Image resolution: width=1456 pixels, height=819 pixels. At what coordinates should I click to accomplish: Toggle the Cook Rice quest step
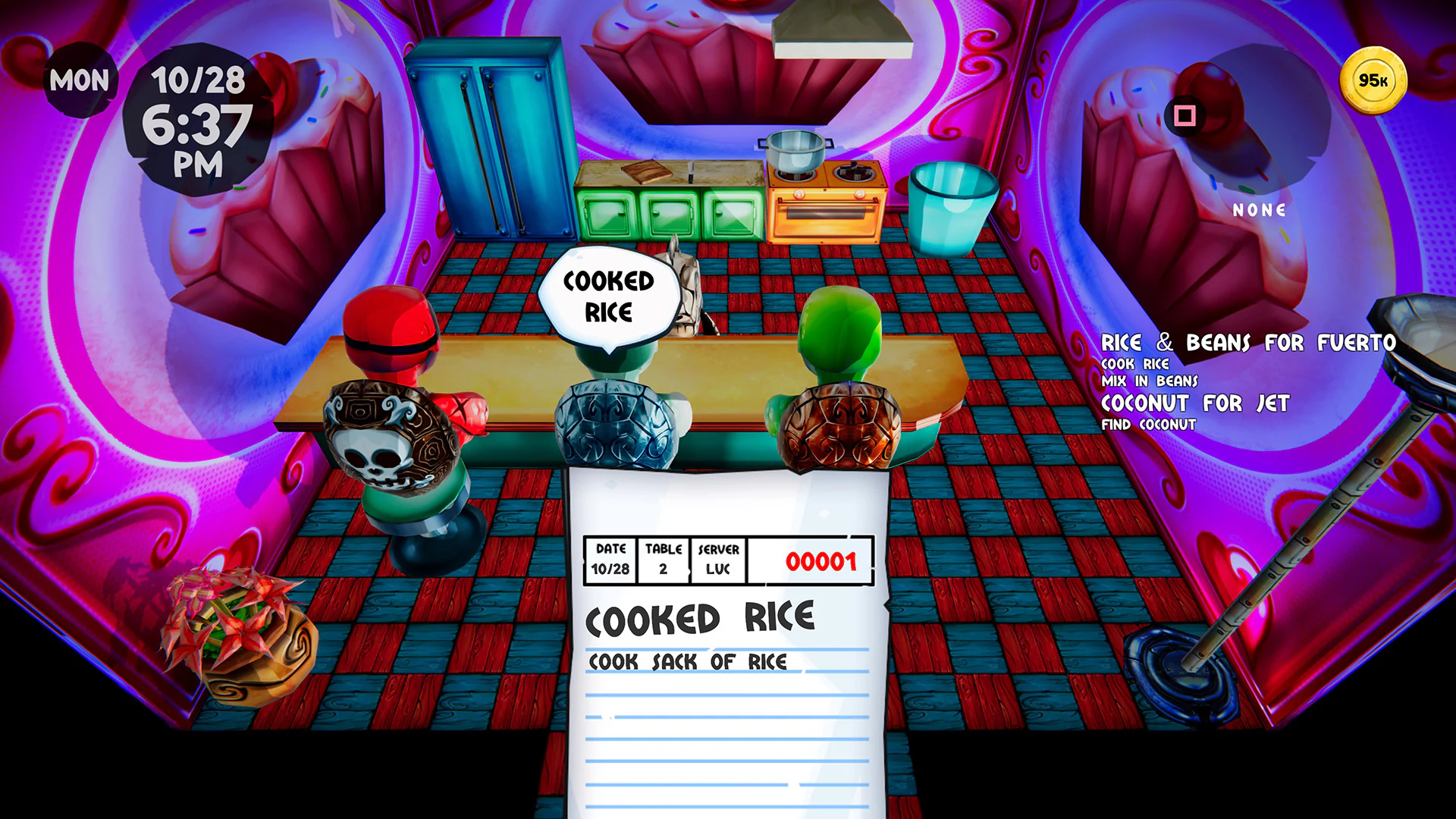pyautogui.click(x=1134, y=364)
